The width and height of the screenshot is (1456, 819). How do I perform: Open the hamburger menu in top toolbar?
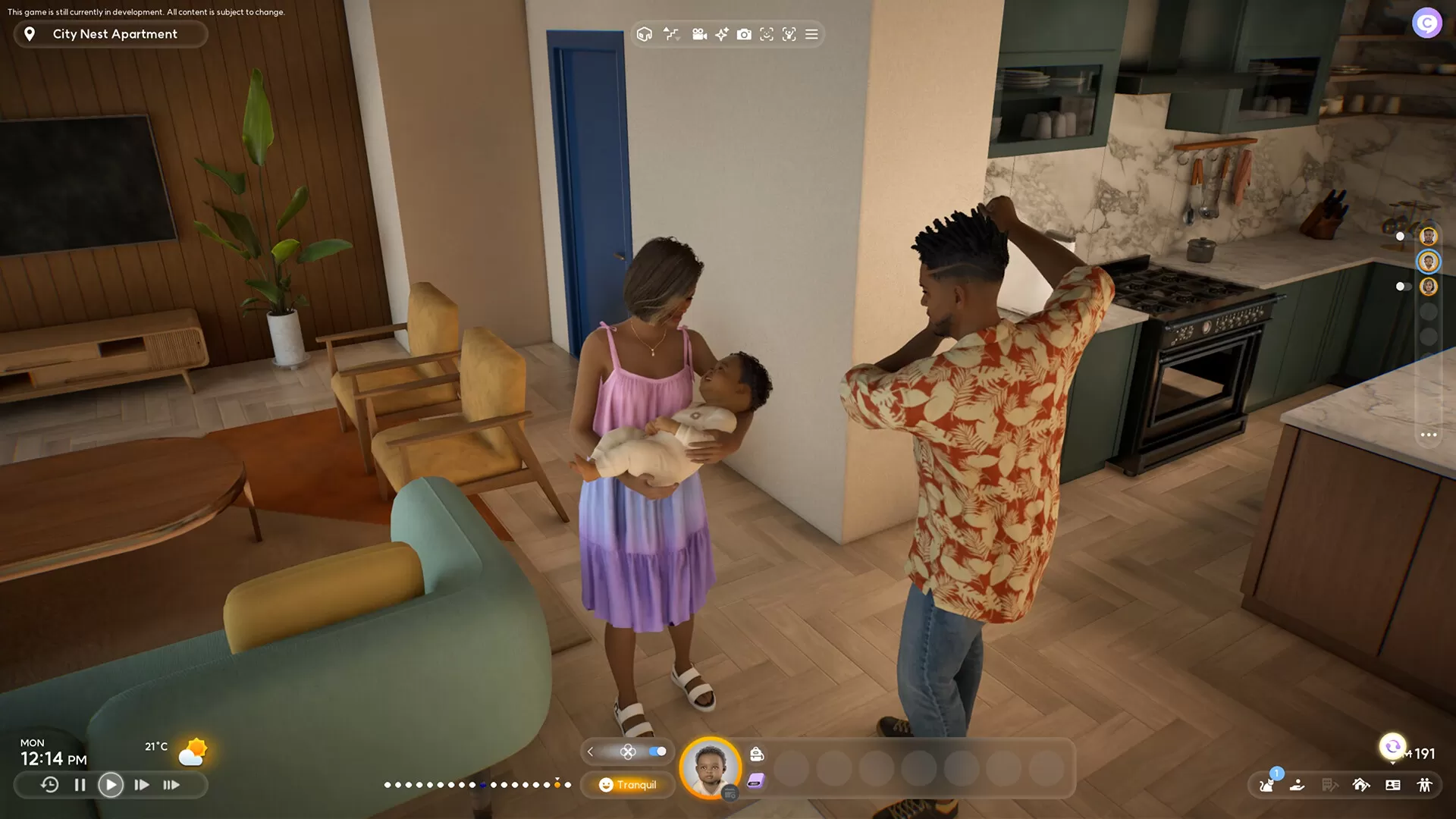coord(811,34)
